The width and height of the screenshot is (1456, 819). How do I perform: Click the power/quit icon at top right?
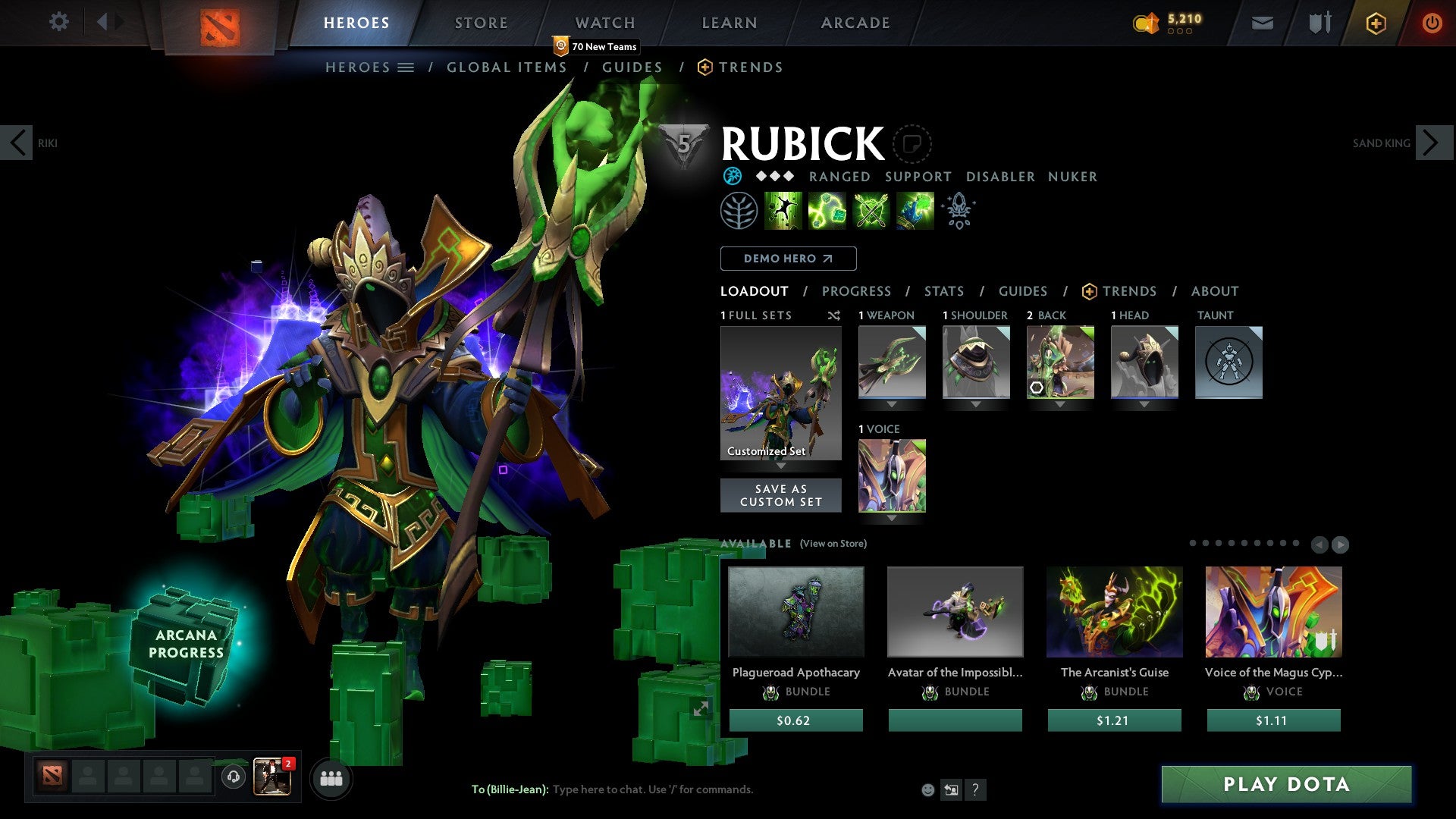[x=1432, y=23]
